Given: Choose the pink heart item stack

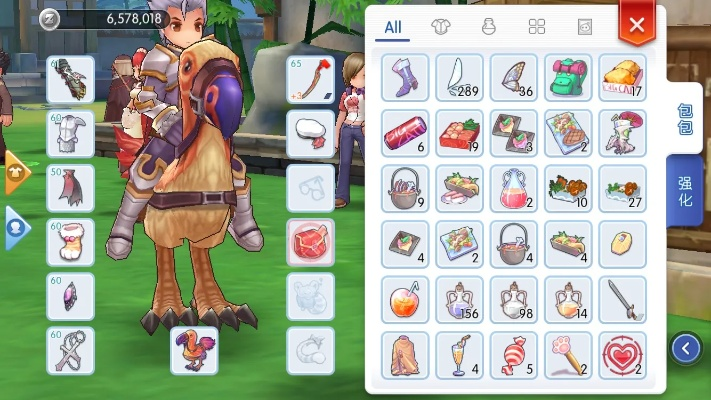Looking at the screenshot, I should coord(622,355).
